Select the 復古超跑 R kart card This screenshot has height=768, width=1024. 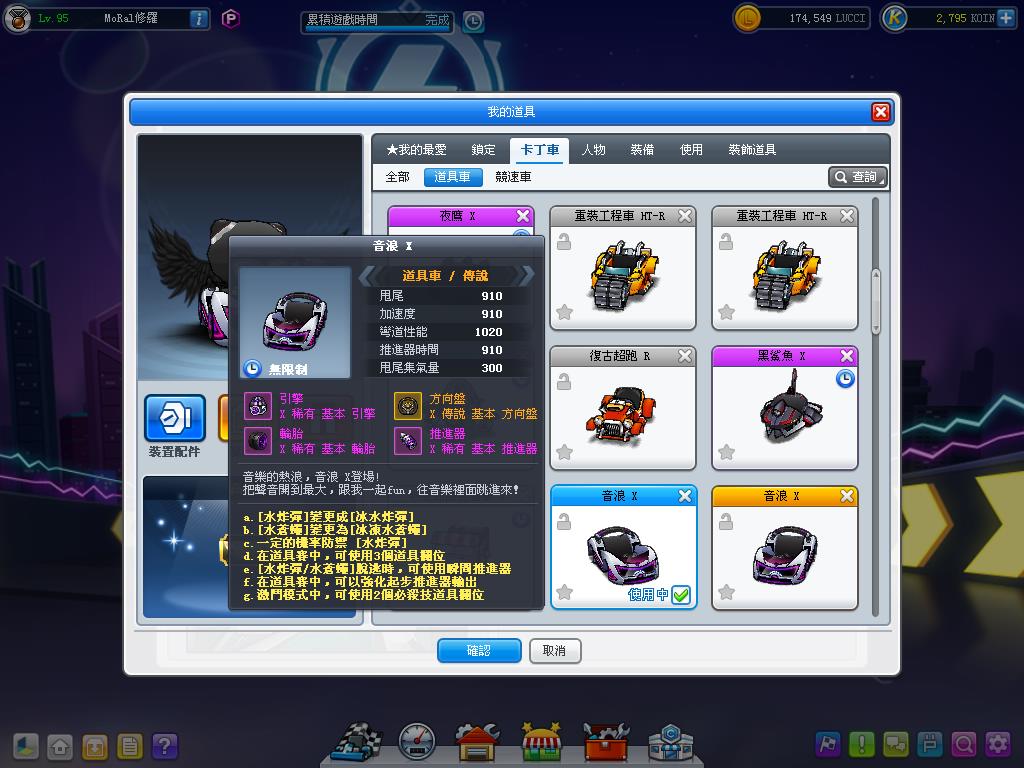(622, 408)
